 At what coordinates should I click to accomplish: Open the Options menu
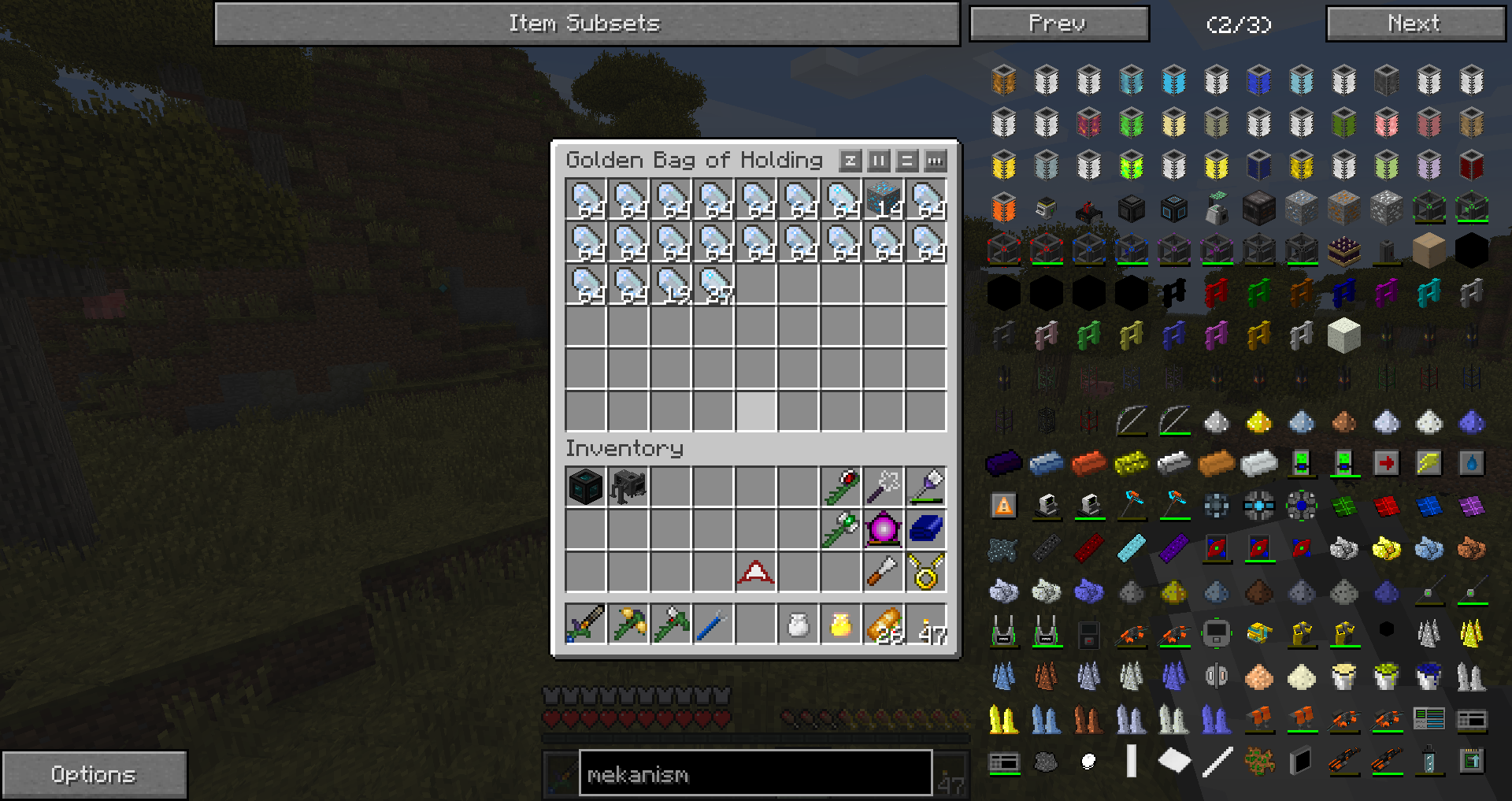[x=94, y=775]
